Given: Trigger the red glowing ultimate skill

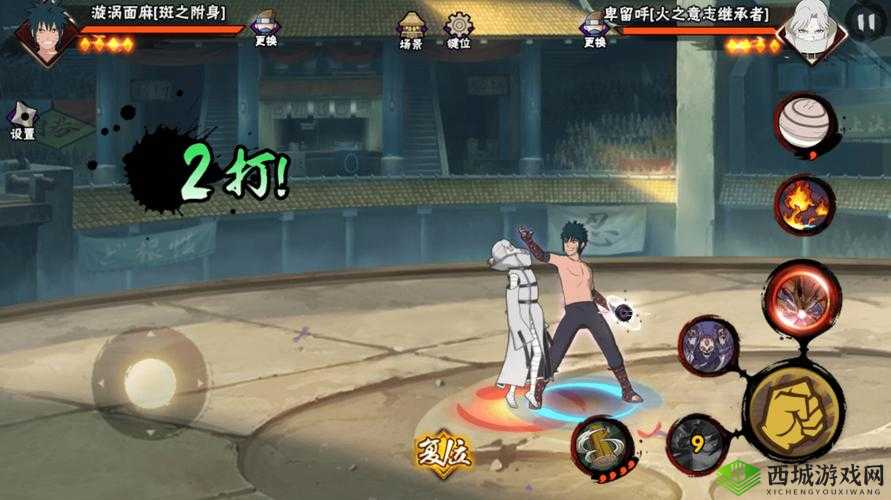Looking at the screenshot, I should click(x=804, y=299).
